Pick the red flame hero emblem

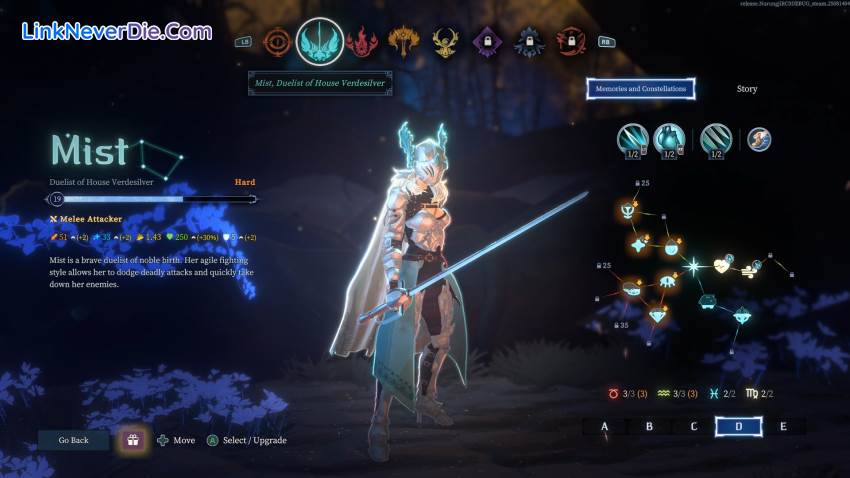point(361,42)
